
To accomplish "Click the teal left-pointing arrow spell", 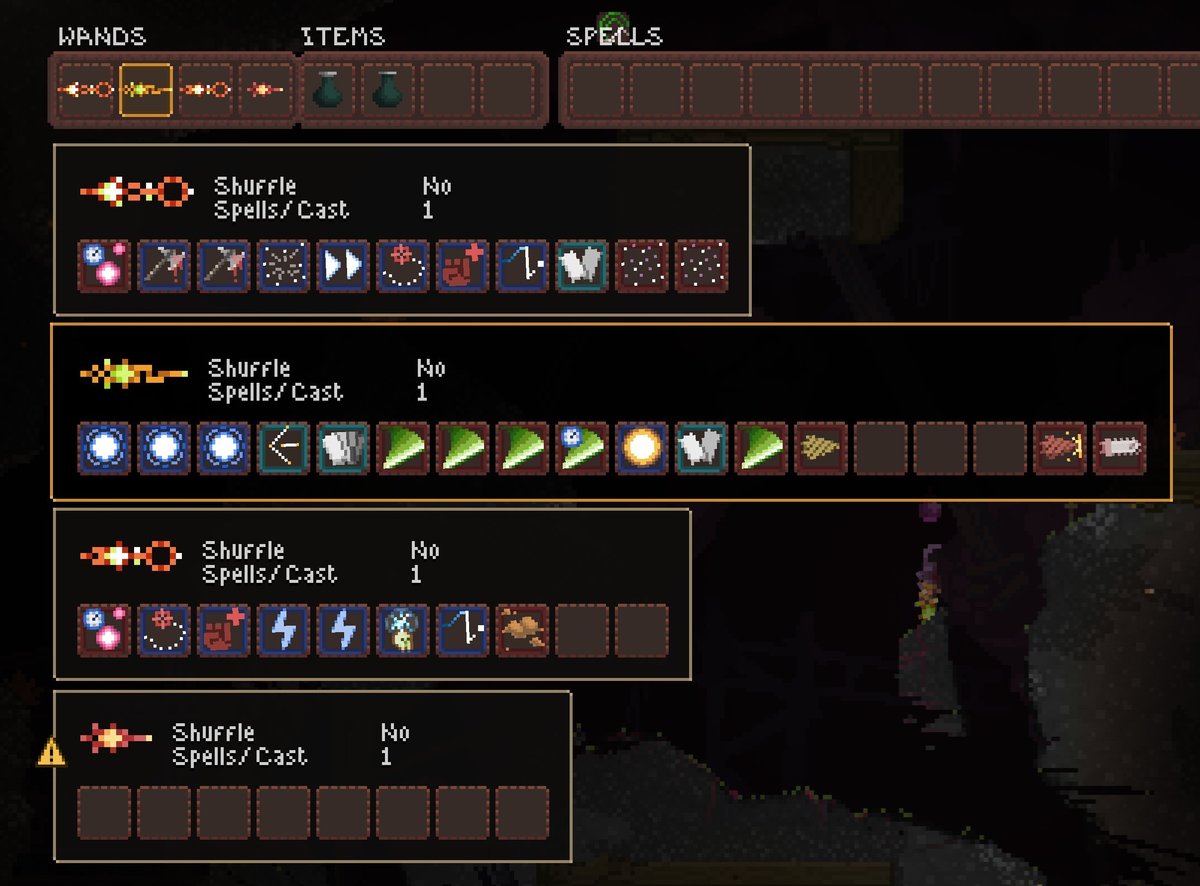I will coord(283,448).
